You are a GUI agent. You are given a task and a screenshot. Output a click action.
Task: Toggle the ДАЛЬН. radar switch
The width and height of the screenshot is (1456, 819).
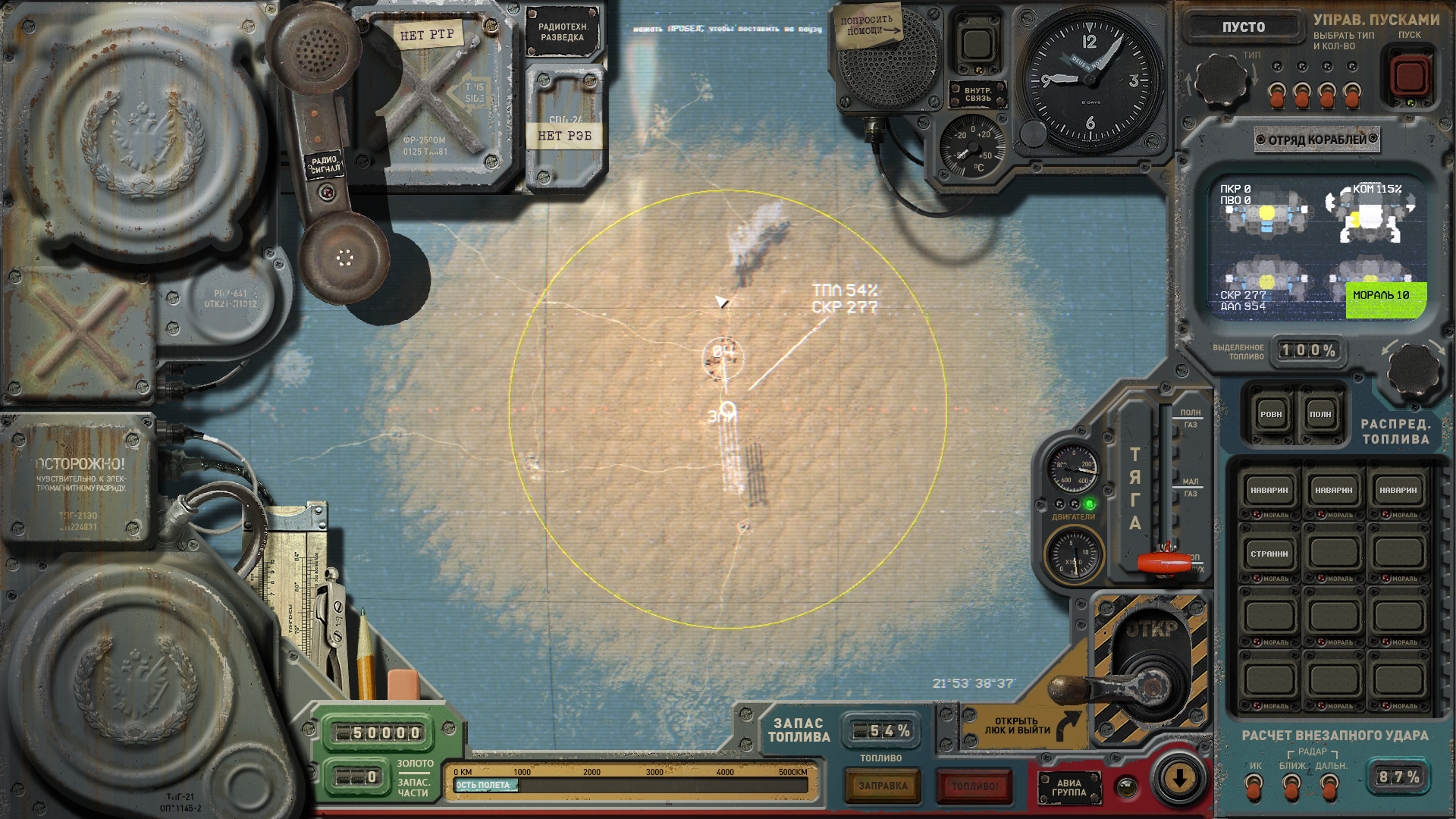point(1329,789)
